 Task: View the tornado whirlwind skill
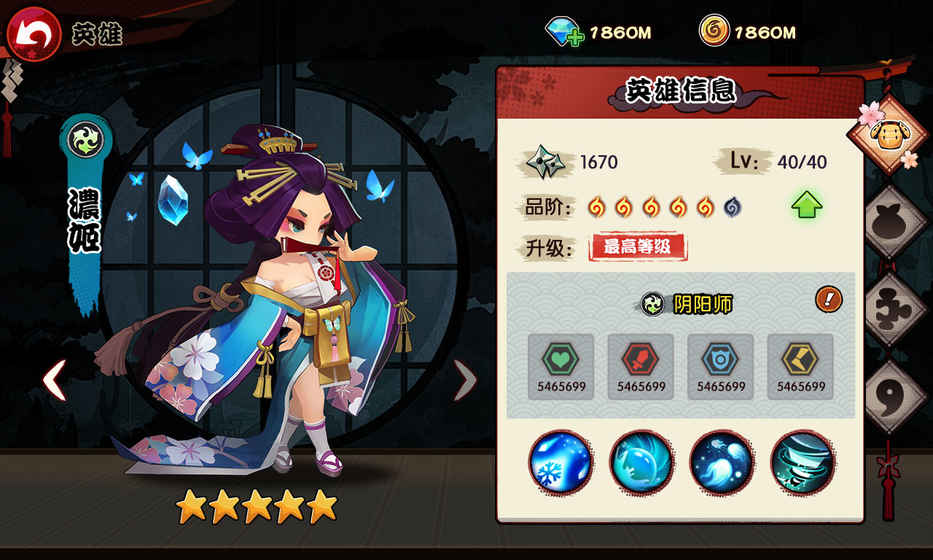802,462
